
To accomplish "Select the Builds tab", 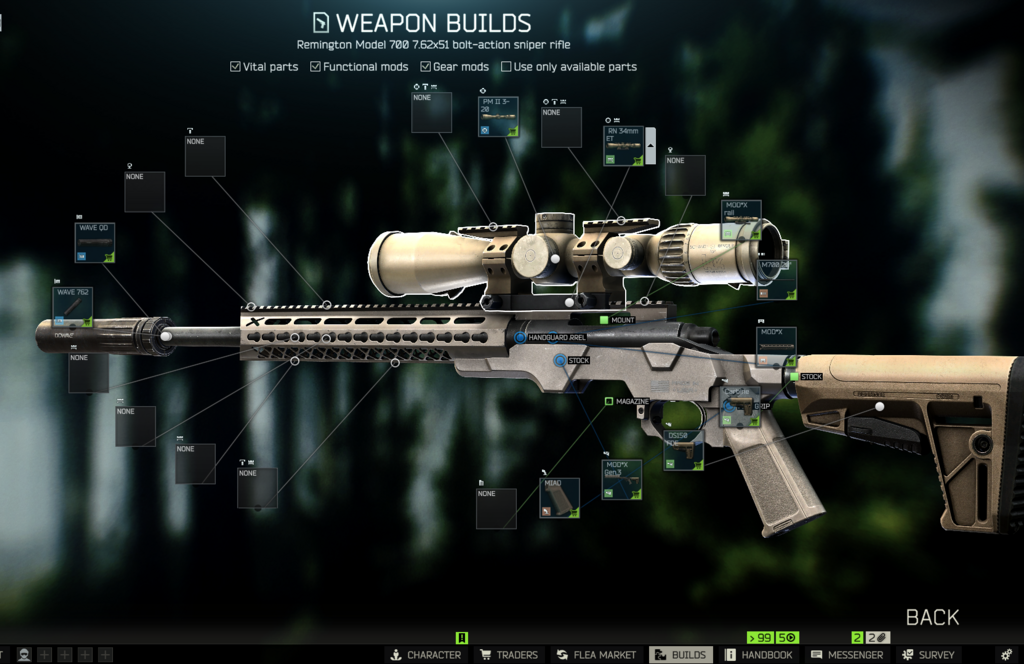I will click(681, 655).
